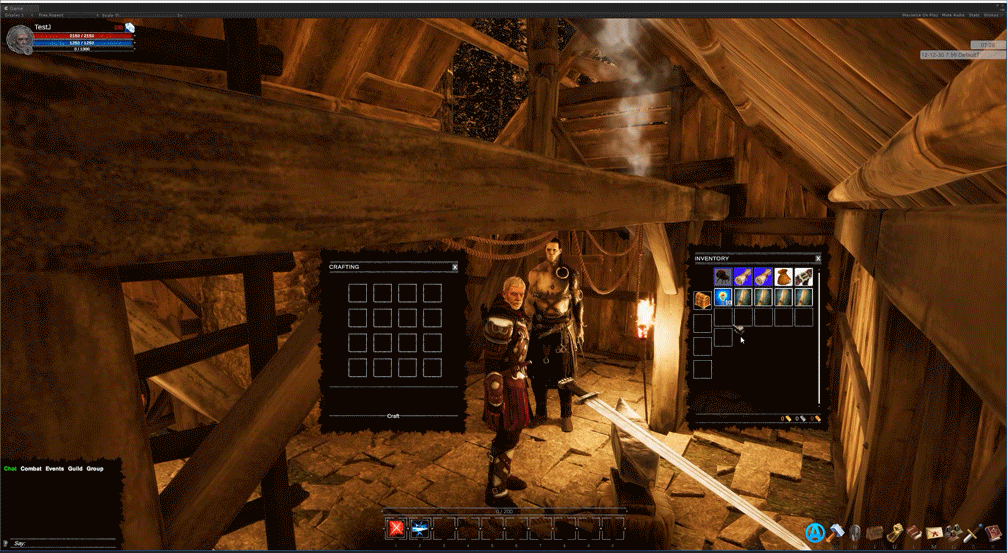Close the Crafting window
The height and width of the screenshot is (553, 1007).
click(455, 267)
